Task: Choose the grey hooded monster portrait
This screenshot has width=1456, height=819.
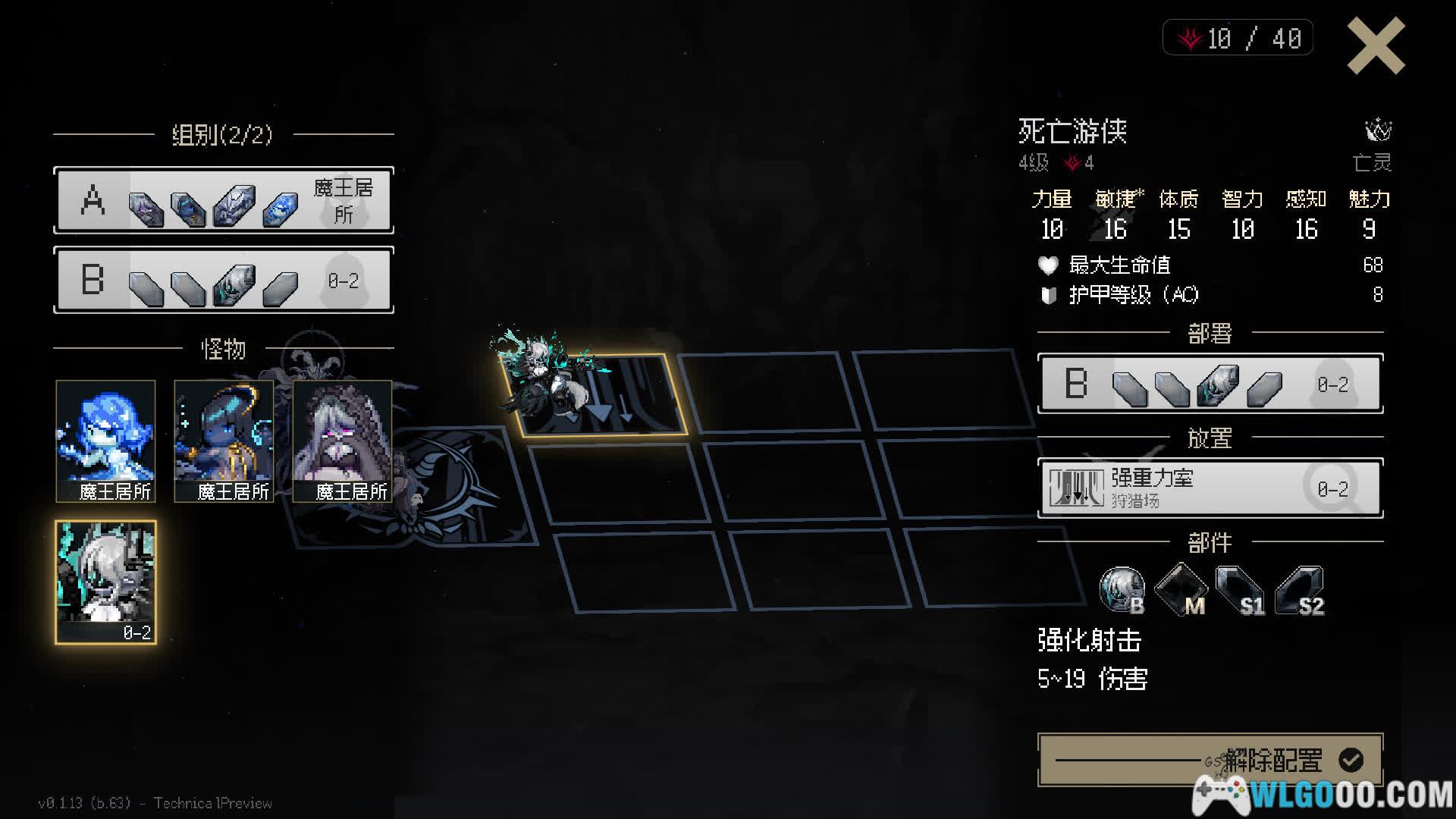Action: [342, 441]
